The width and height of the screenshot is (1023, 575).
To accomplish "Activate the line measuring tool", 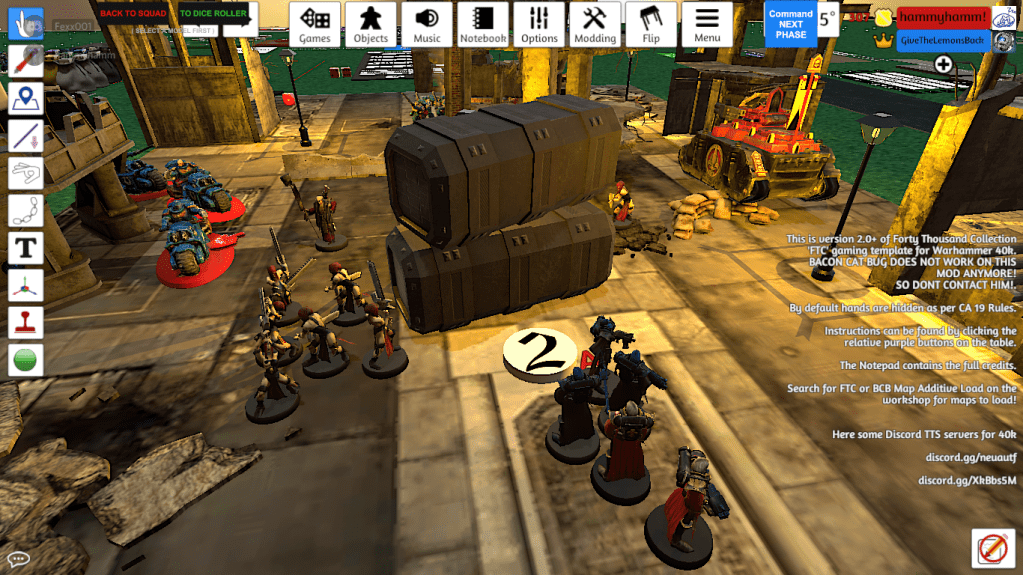I will pyautogui.click(x=25, y=135).
